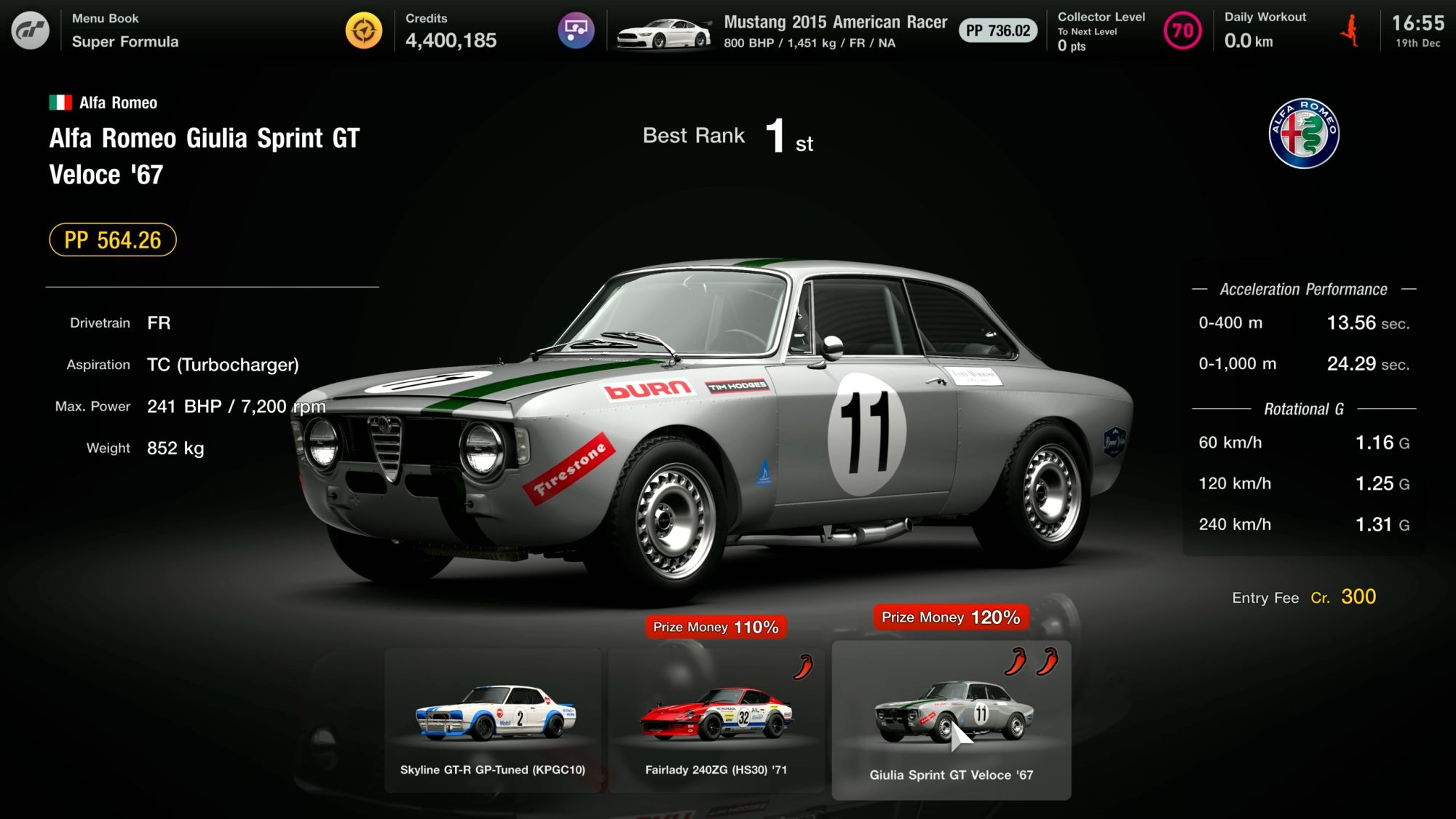Pick the Giulia Sprint GT Veloce '67 card
The height and width of the screenshot is (819, 1456).
click(951, 721)
